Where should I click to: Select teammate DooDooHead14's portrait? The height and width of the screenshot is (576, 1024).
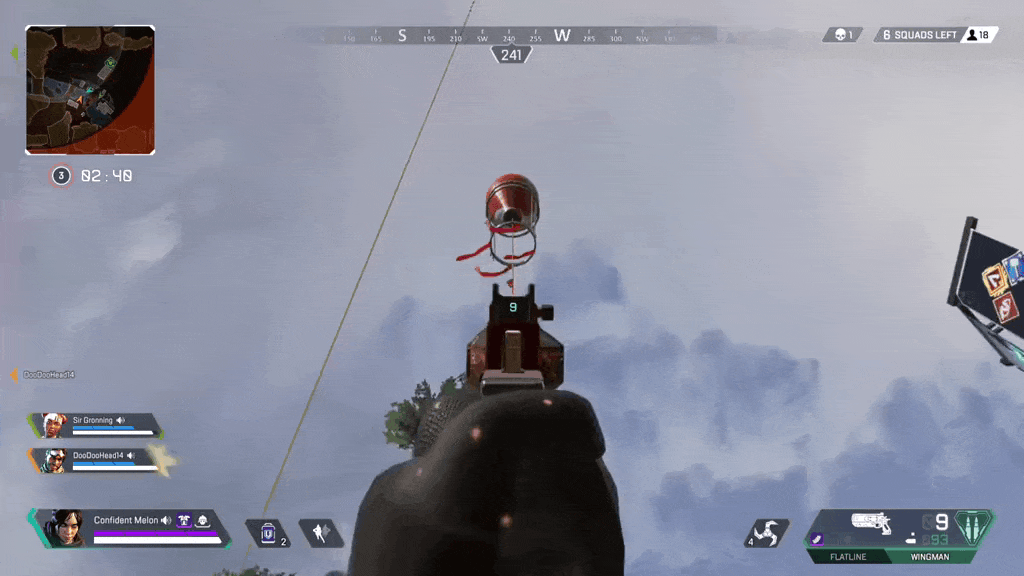coord(54,460)
